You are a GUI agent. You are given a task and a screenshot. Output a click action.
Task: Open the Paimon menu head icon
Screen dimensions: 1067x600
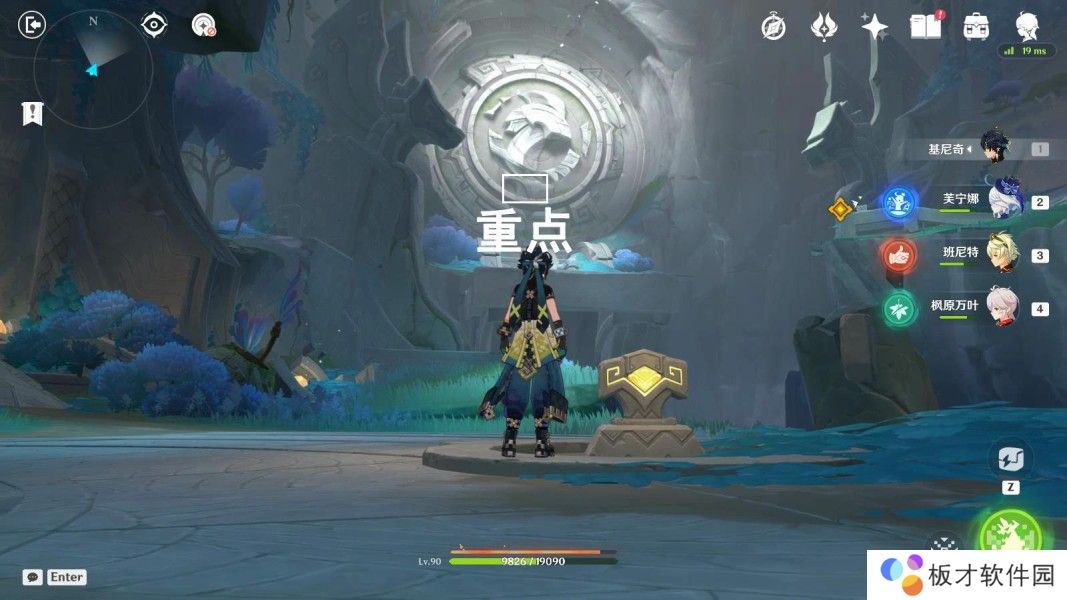click(x=1027, y=26)
